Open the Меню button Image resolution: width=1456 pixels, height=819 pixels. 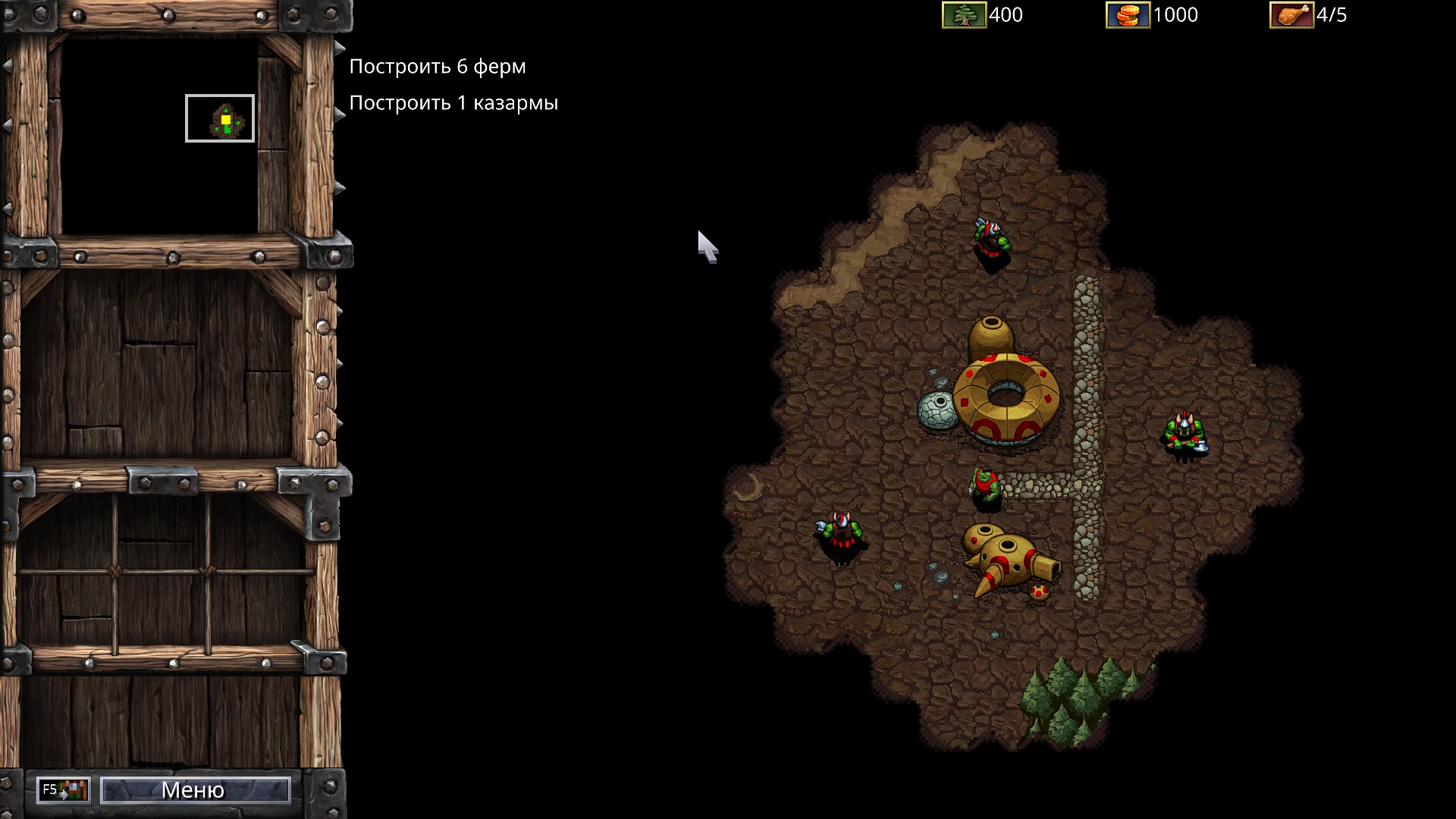[x=195, y=790]
